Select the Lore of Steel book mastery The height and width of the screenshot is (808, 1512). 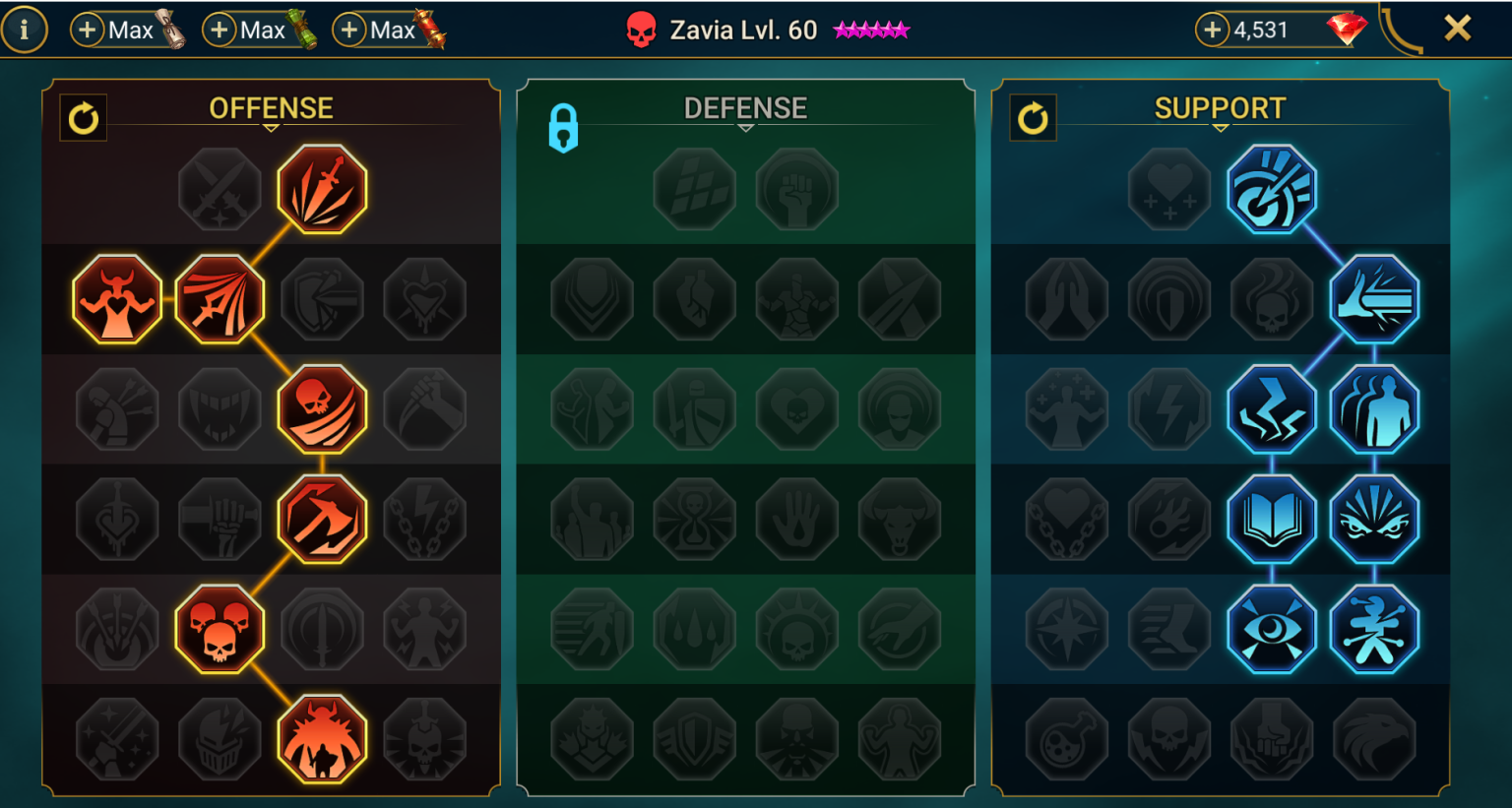click(1272, 521)
